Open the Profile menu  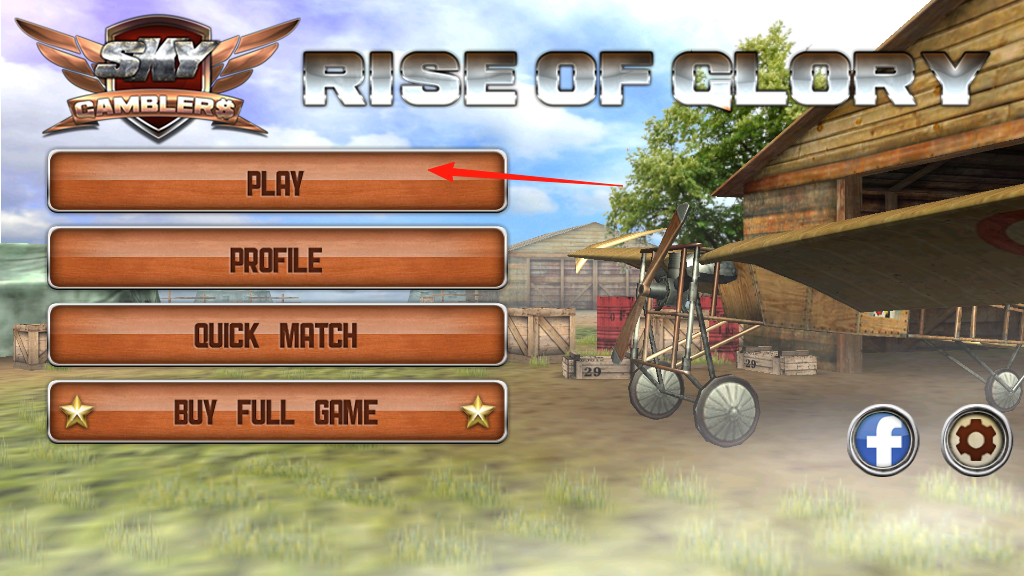pos(277,258)
